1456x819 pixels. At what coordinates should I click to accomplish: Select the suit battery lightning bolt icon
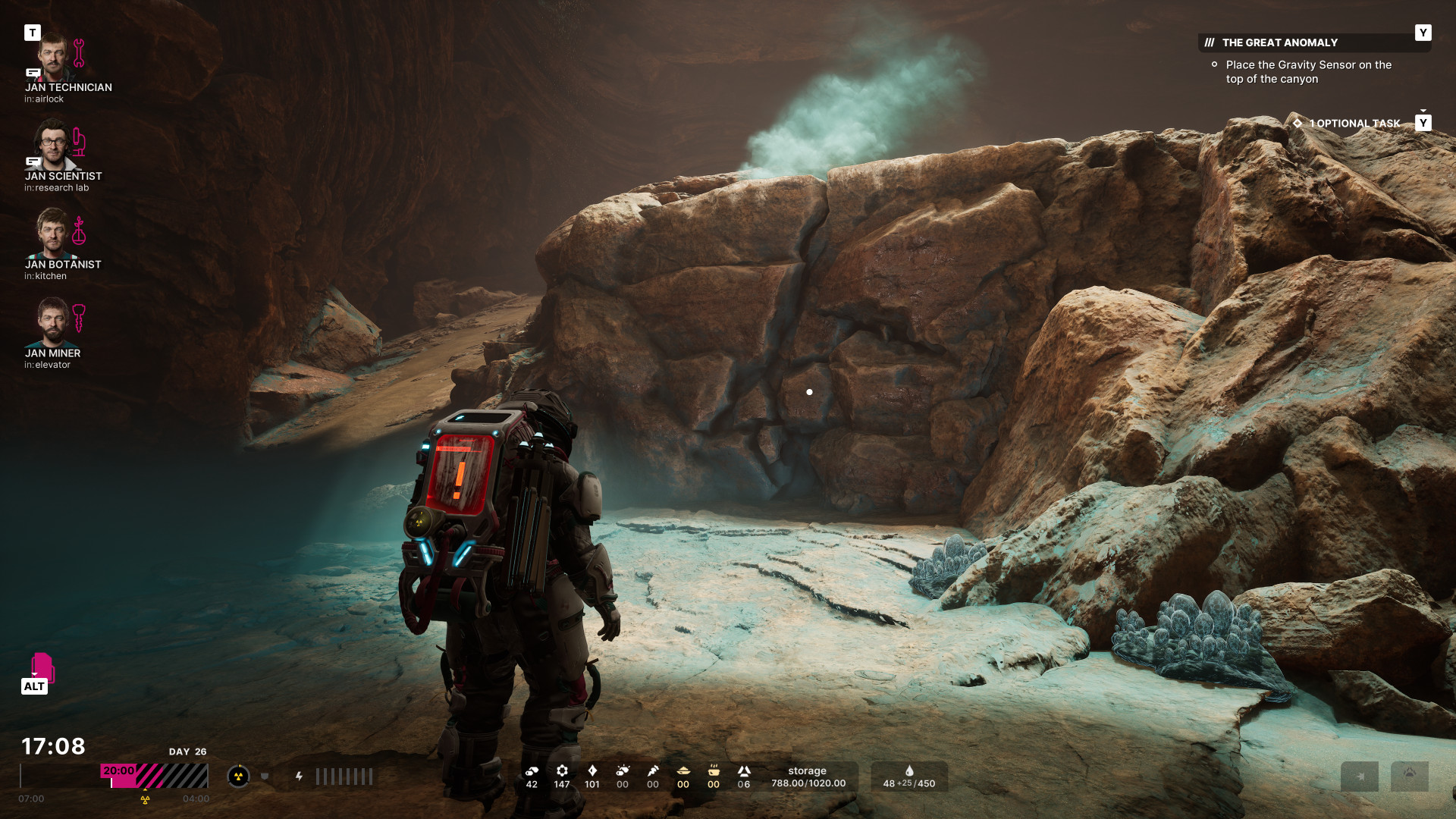300,776
